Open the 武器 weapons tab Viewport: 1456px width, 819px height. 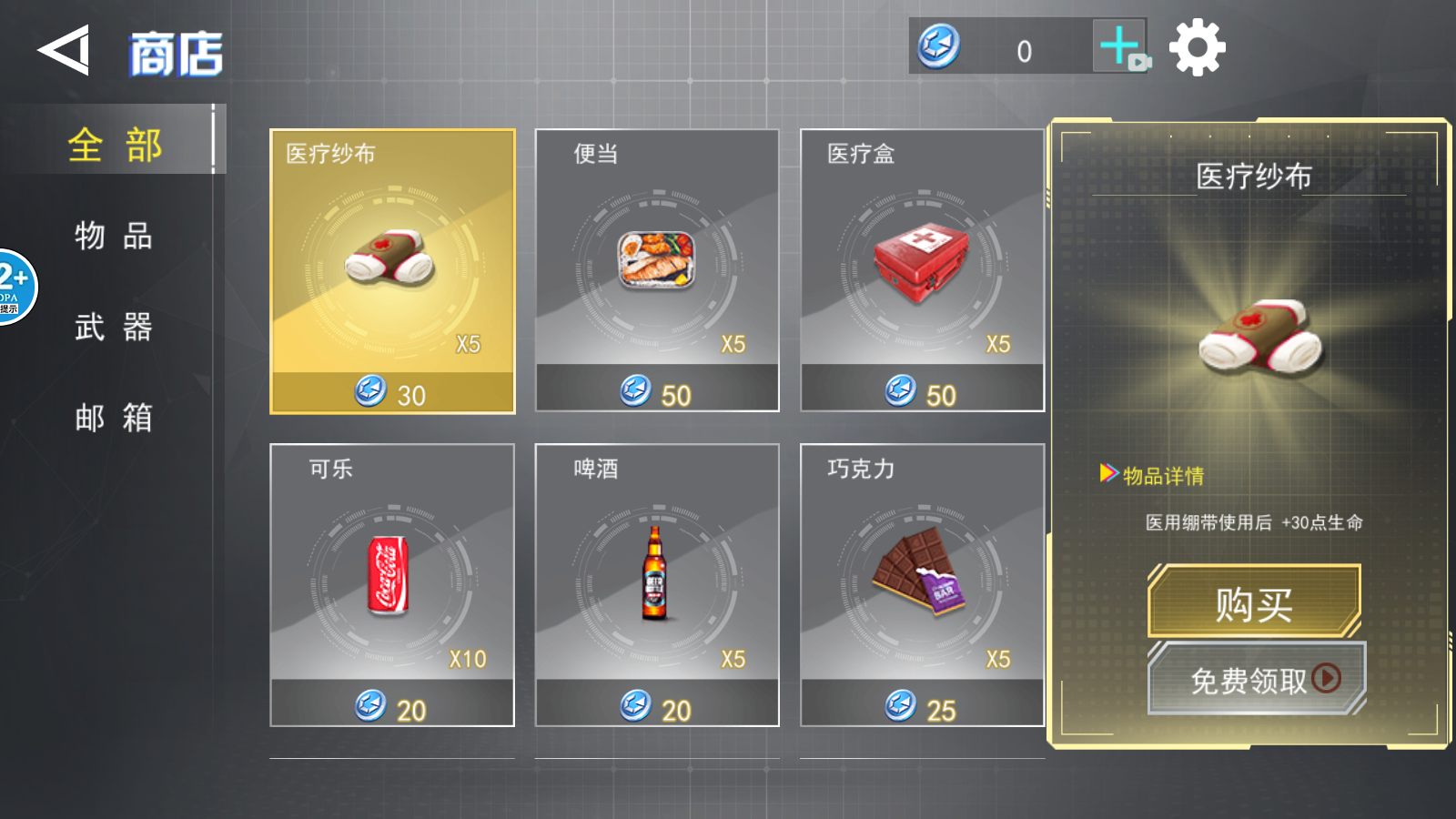click(114, 328)
